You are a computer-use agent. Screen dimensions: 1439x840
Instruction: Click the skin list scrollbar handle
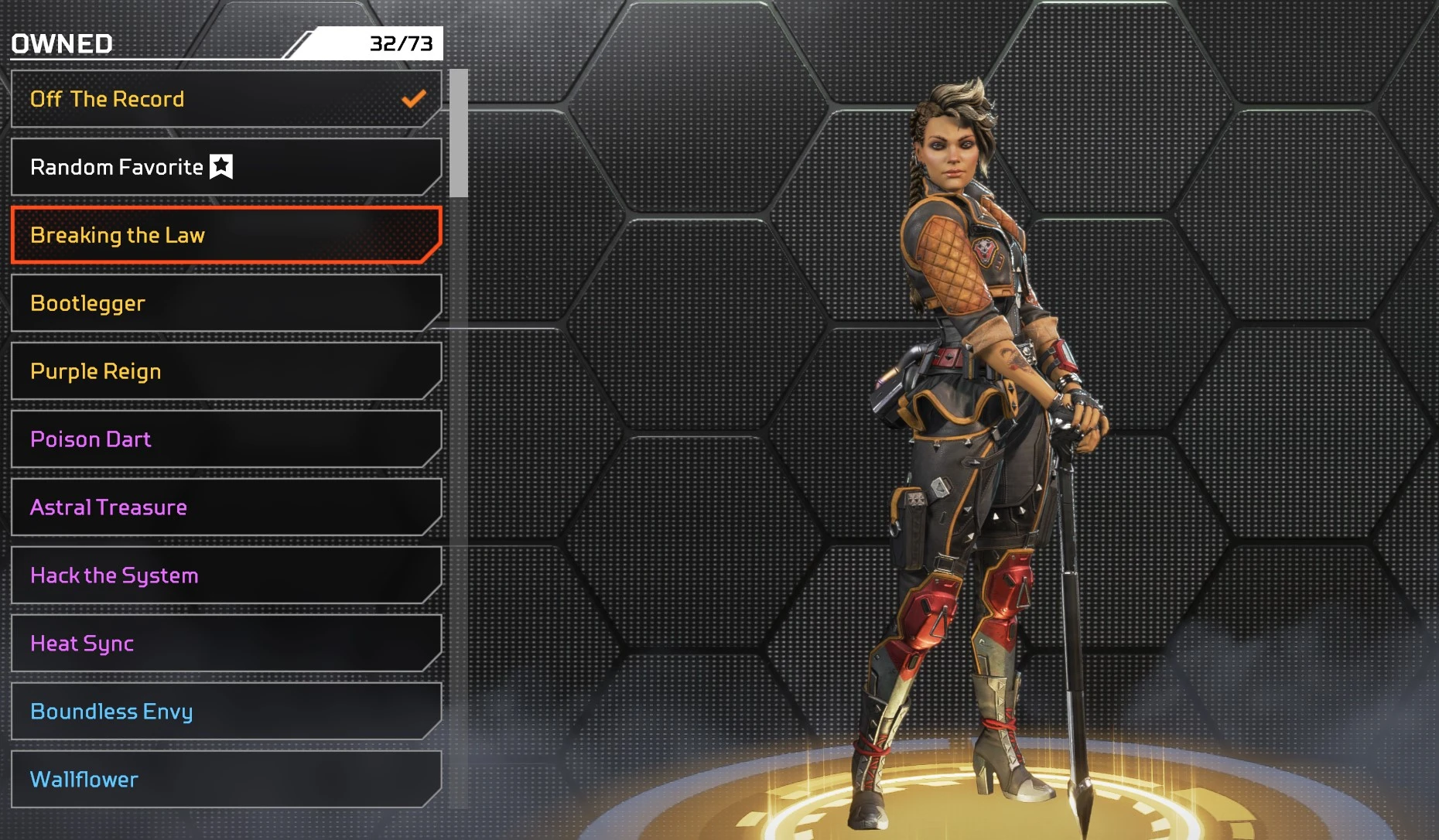click(459, 133)
